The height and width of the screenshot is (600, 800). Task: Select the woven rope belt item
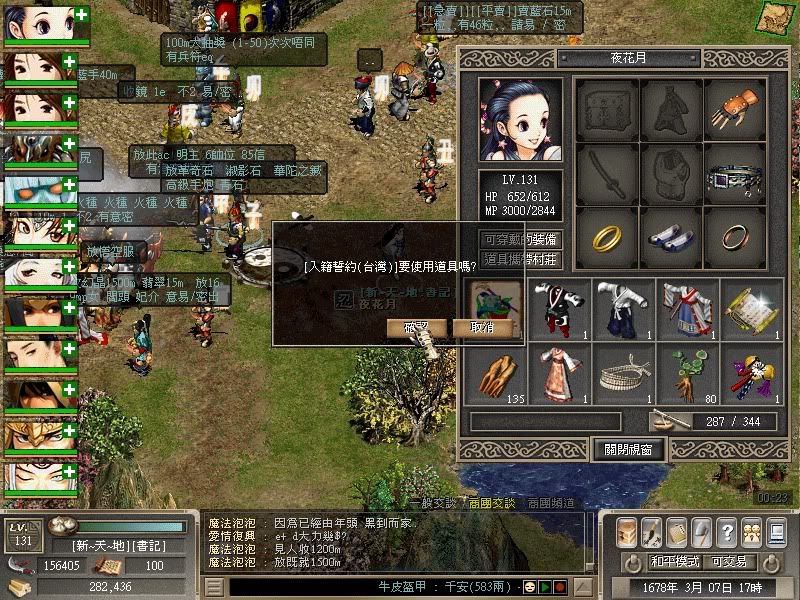click(623, 371)
